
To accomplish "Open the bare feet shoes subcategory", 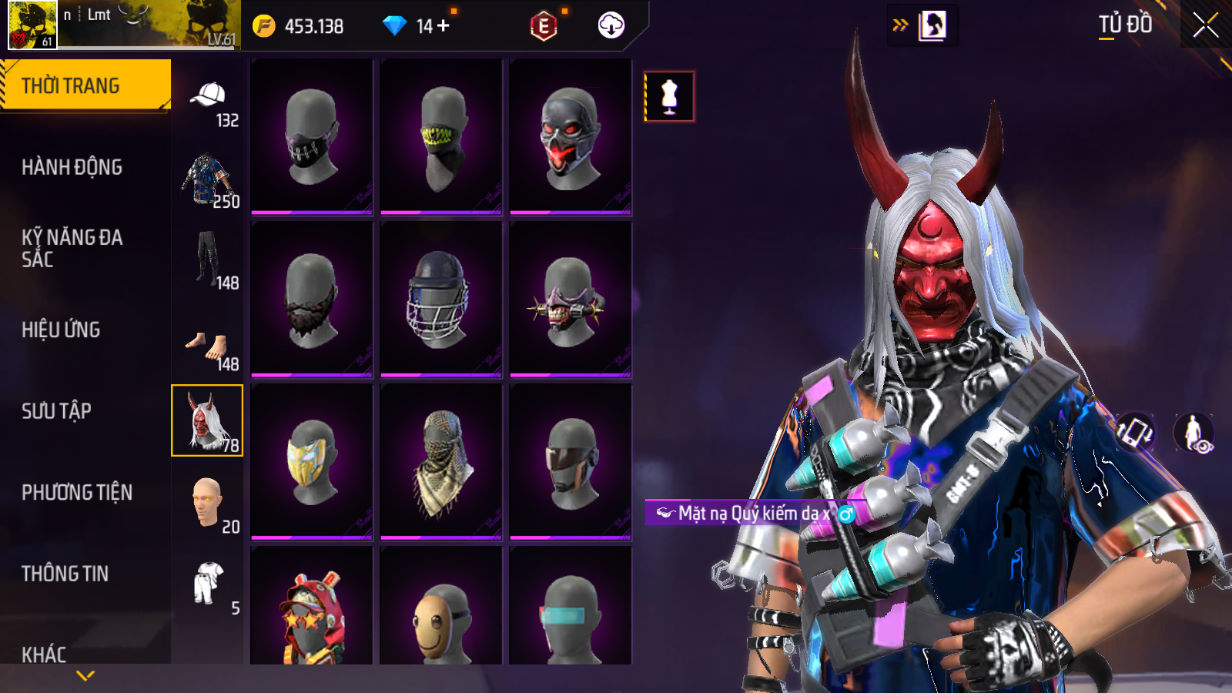I will click(x=208, y=342).
